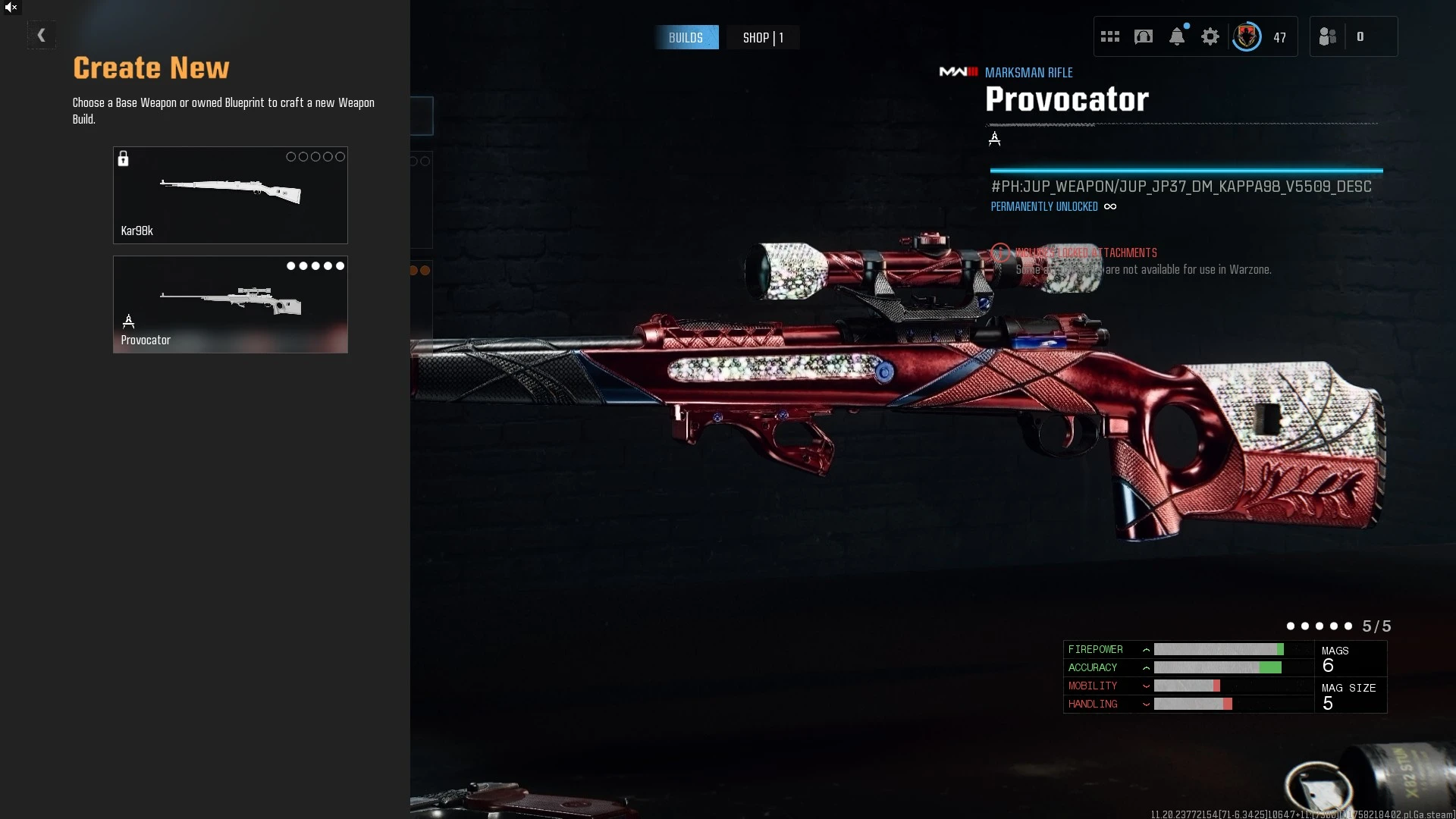Image resolution: width=1456 pixels, height=819 pixels.
Task: Open settings via the gear icon
Action: coord(1210,36)
